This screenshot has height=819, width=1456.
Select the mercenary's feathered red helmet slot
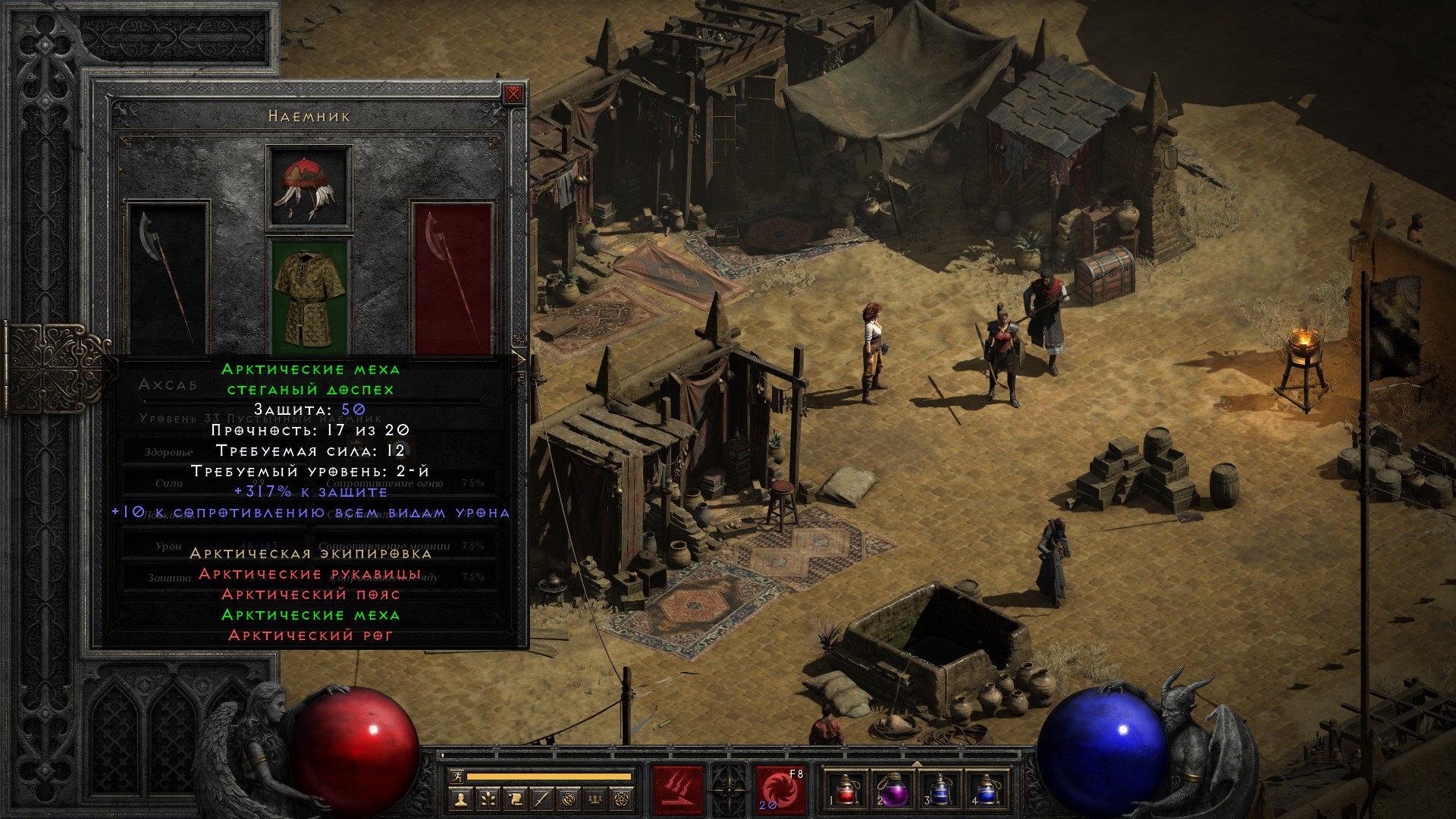(x=309, y=187)
